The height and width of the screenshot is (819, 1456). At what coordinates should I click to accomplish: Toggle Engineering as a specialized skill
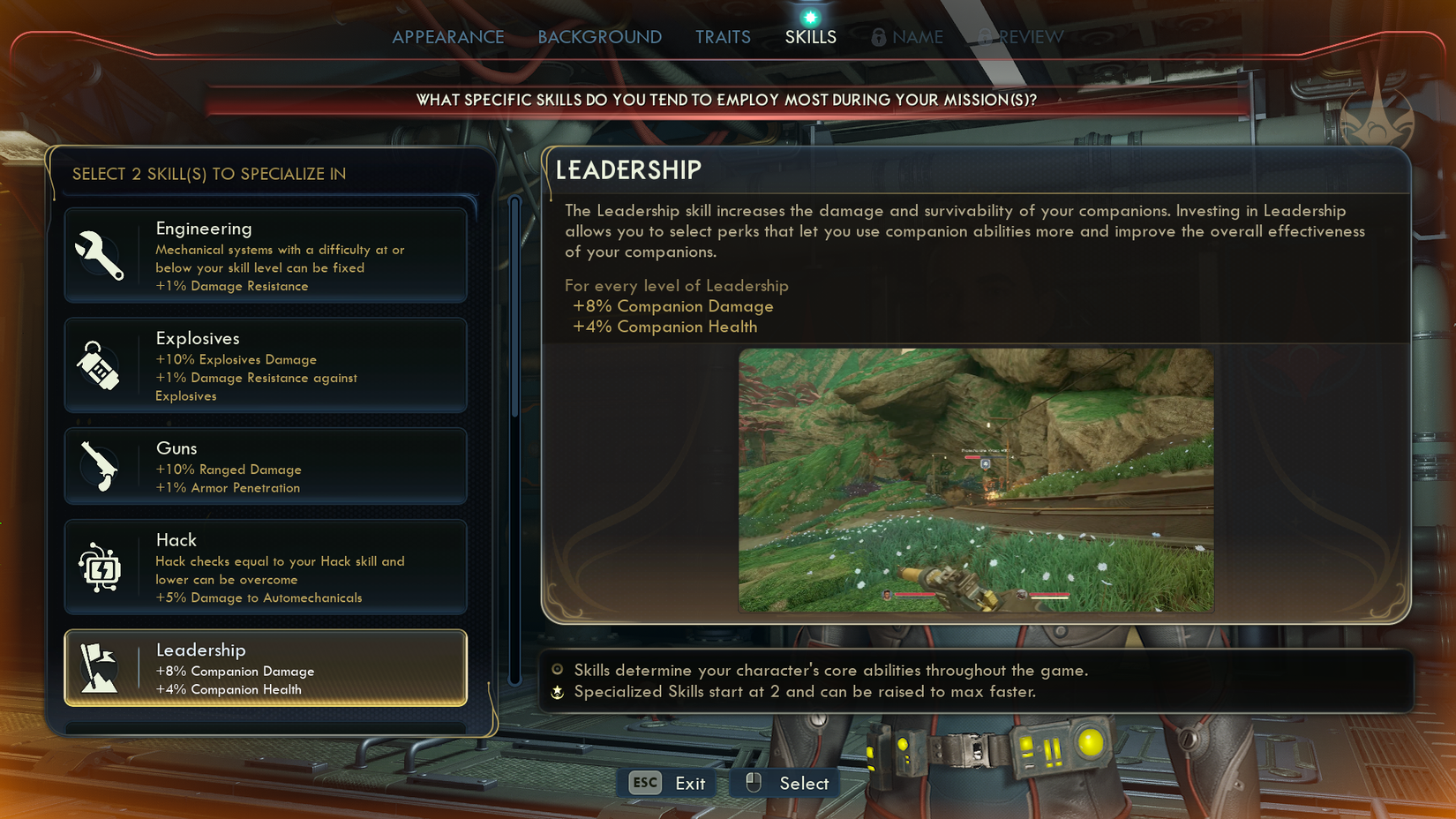click(x=265, y=255)
